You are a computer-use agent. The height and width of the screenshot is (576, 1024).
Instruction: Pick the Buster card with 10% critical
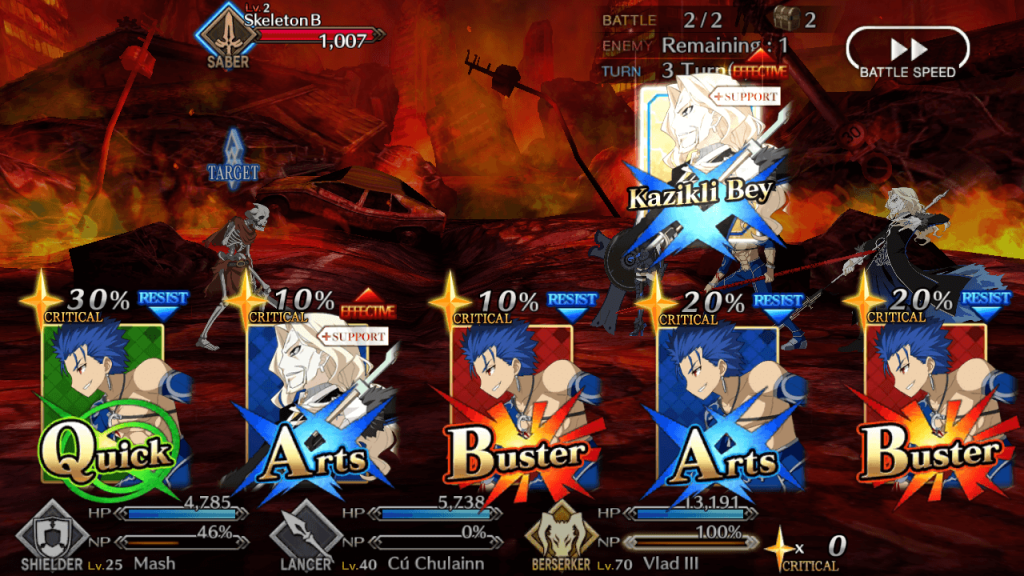pos(513,410)
